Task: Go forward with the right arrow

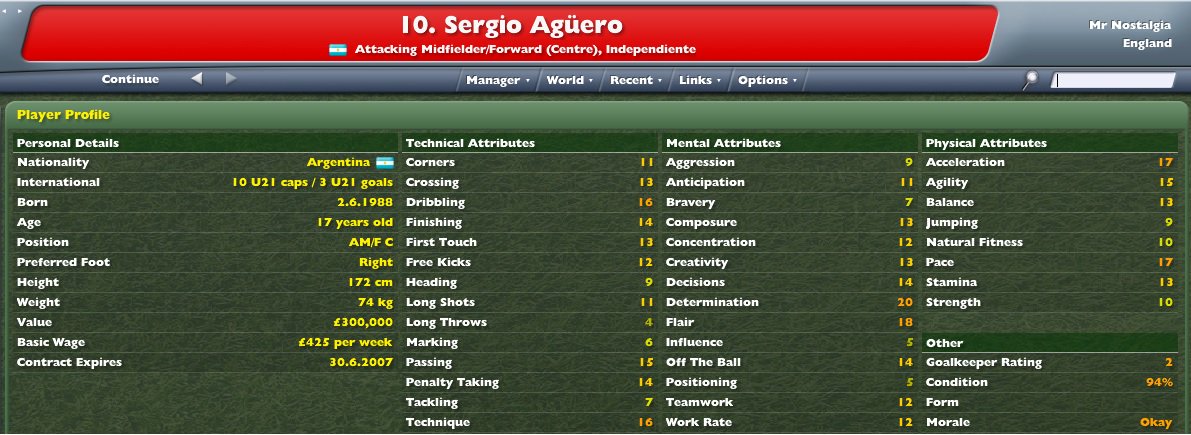Action: tap(230, 79)
